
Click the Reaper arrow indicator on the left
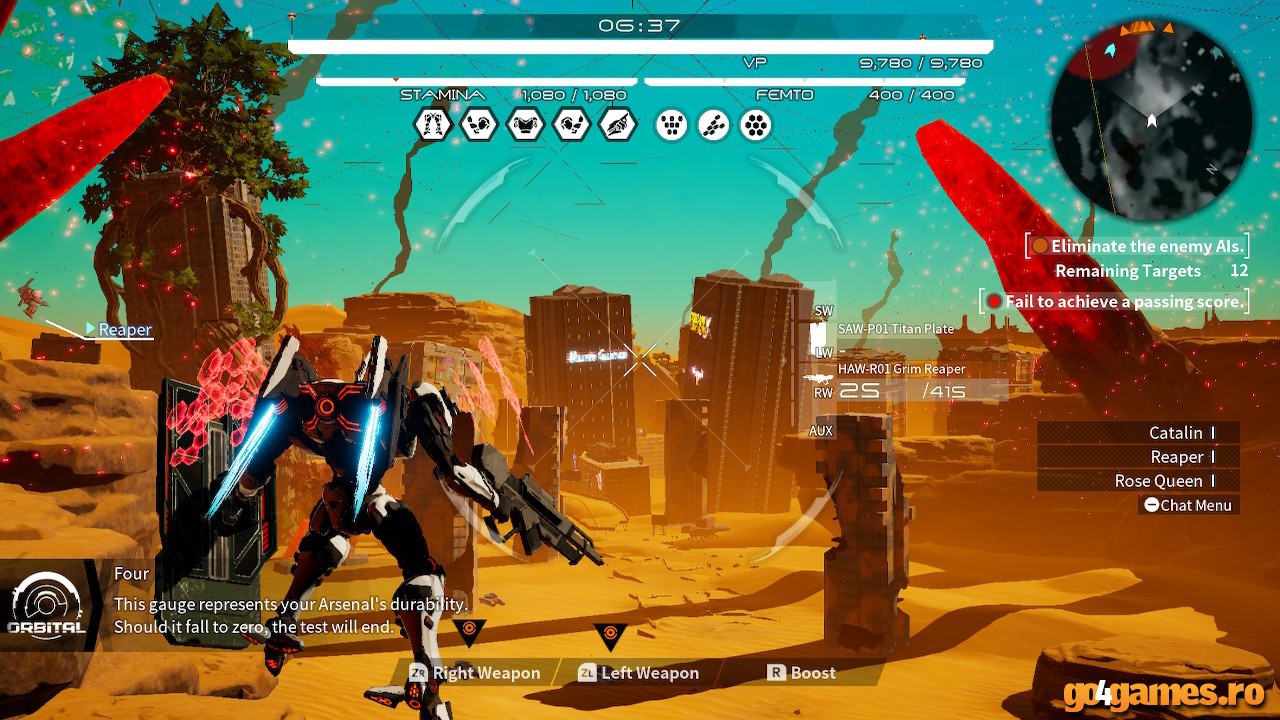89,329
